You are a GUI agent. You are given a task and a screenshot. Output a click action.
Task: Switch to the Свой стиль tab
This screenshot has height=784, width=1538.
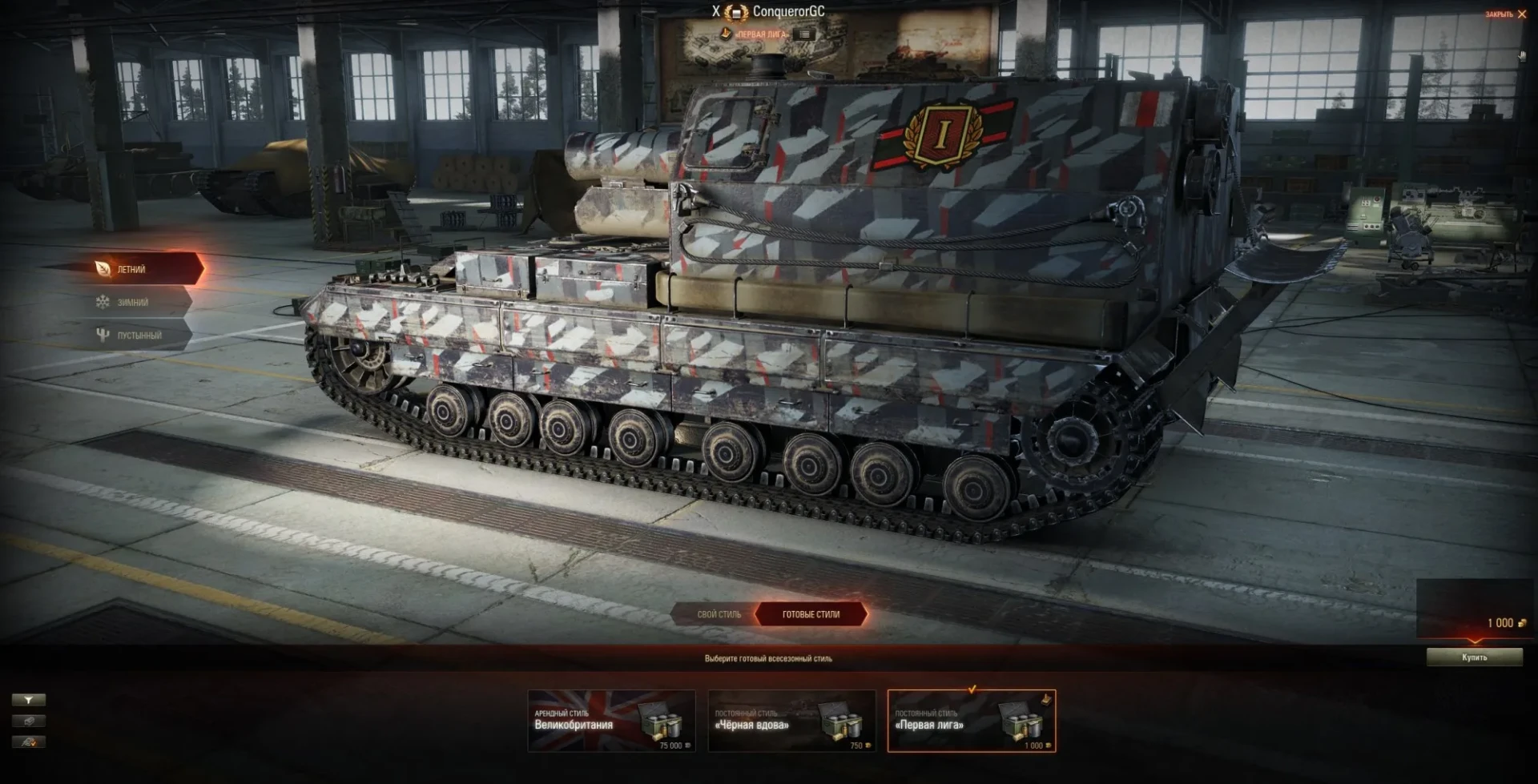719,614
